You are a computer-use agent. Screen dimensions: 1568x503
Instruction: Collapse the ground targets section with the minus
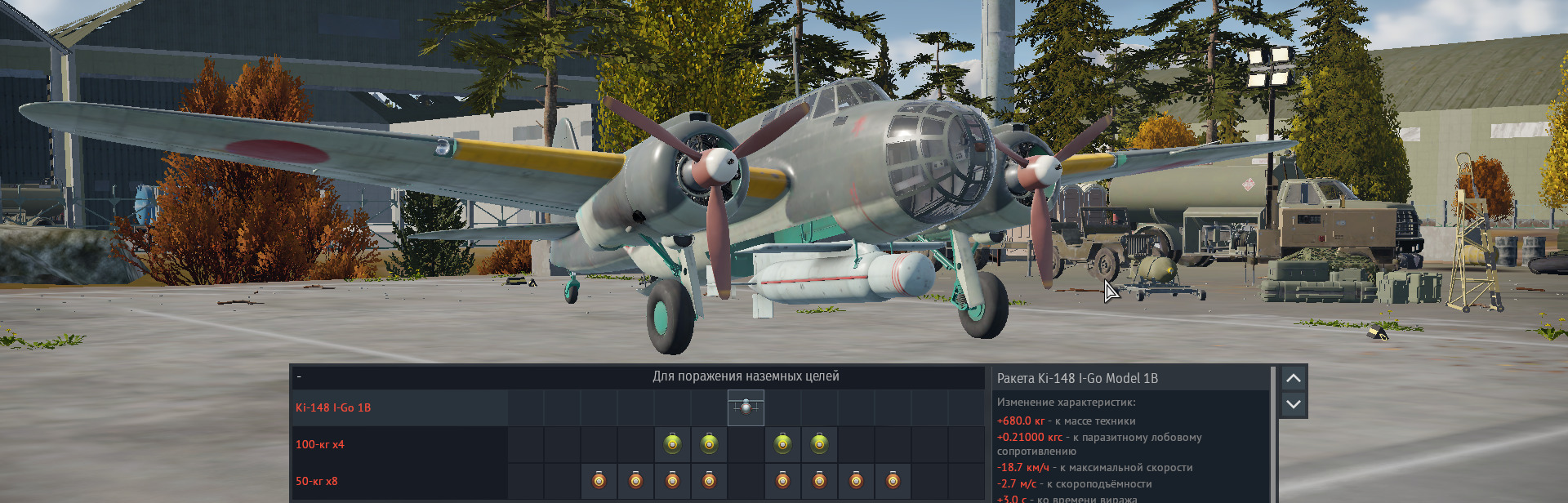click(299, 376)
